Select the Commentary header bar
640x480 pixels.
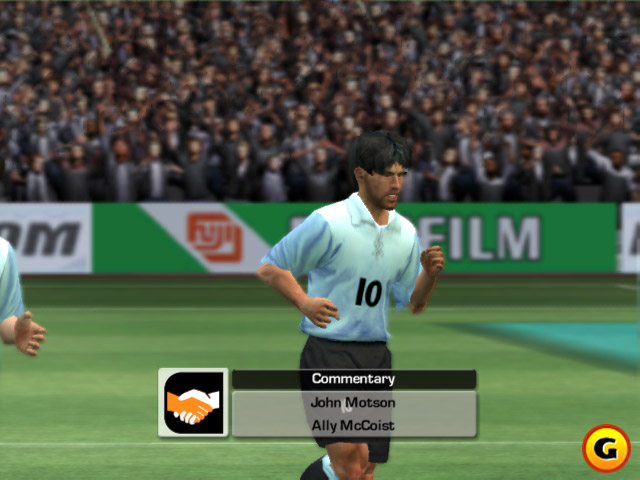[354, 379]
